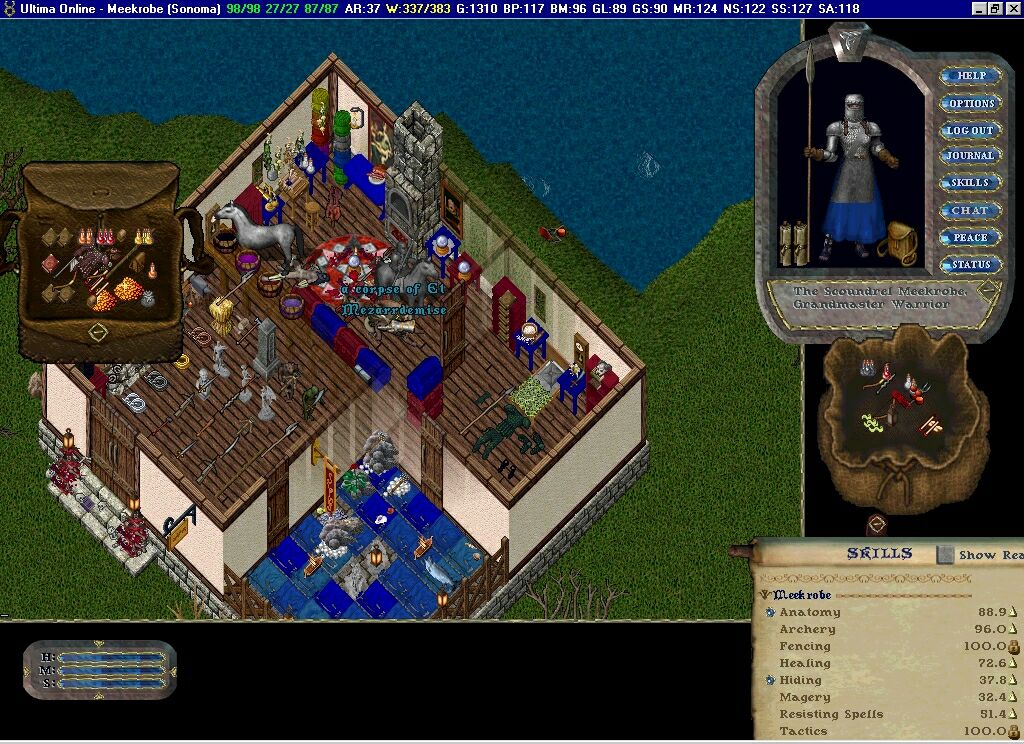This screenshot has width=1024, height=744.
Task: Open the Help menu on the paperdoll
Action: pos(969,76)
